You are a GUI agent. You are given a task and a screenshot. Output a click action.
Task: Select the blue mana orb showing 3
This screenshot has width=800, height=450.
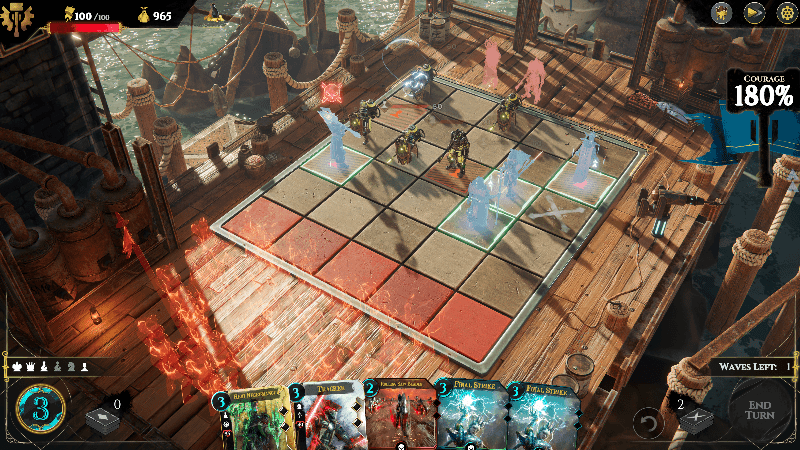pos(40,410)
